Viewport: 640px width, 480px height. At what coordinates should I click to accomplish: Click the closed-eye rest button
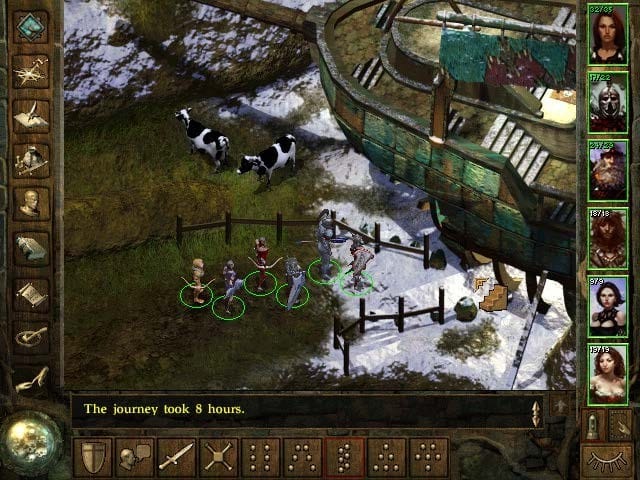(607, 460)
